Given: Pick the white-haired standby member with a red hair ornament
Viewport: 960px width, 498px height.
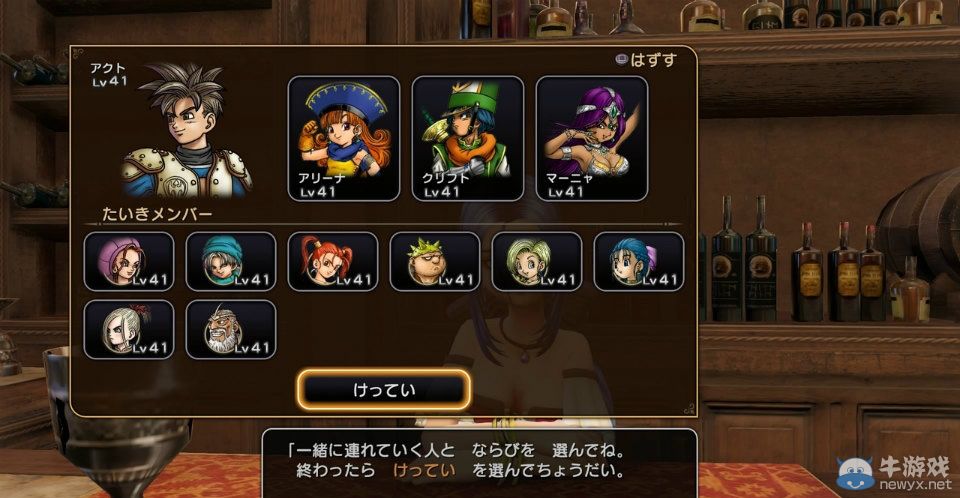Looking at the screenshot, I should (x=129, y=329).
